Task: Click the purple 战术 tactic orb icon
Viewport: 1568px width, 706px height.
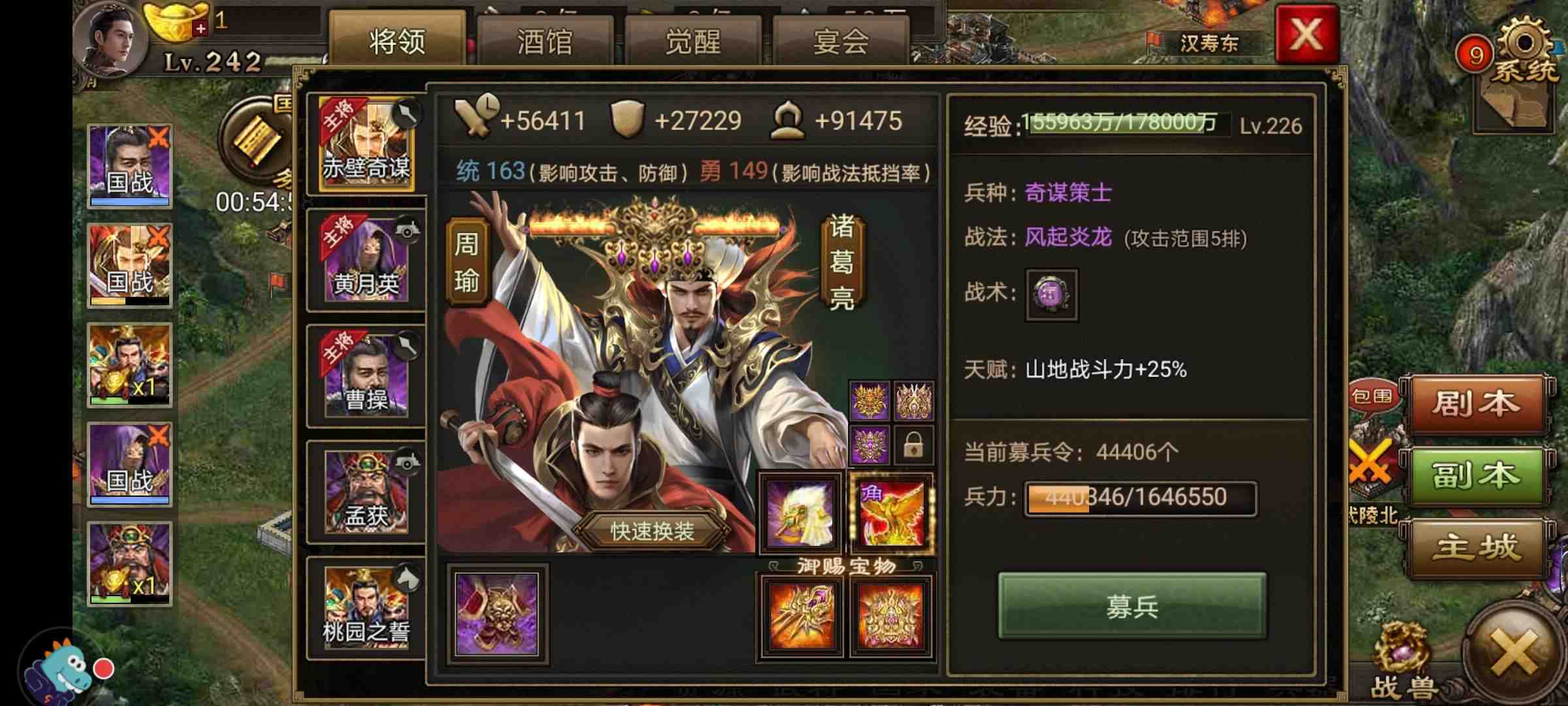Action: [1053, 295]
